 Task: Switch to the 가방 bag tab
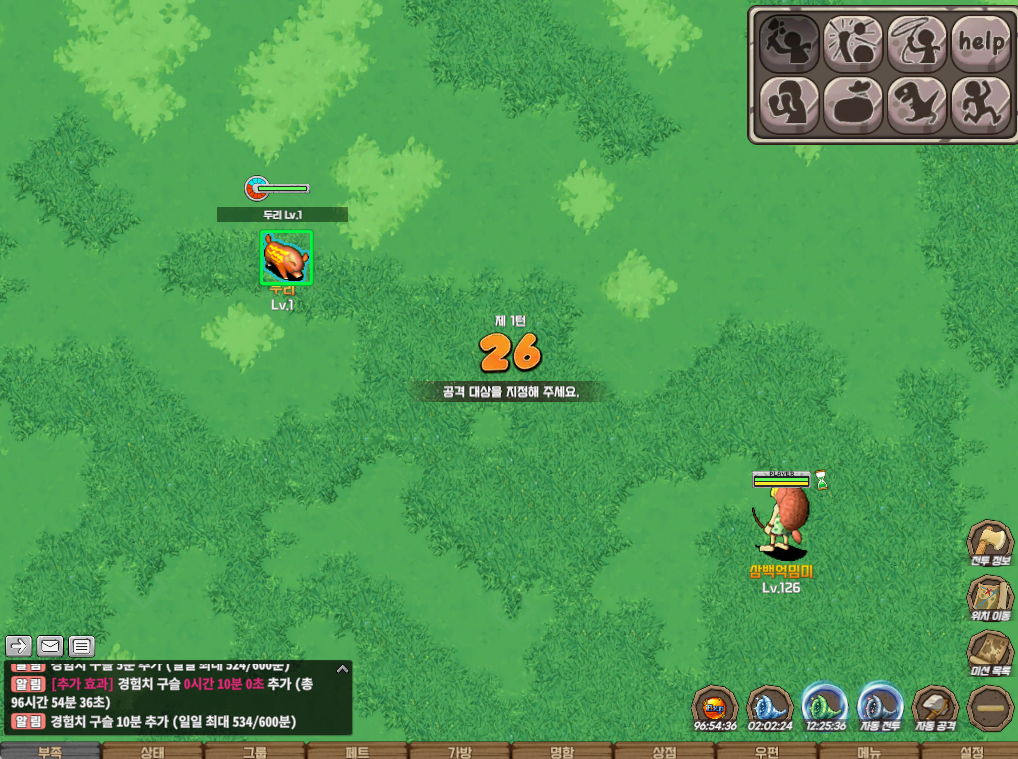[459, 751]
